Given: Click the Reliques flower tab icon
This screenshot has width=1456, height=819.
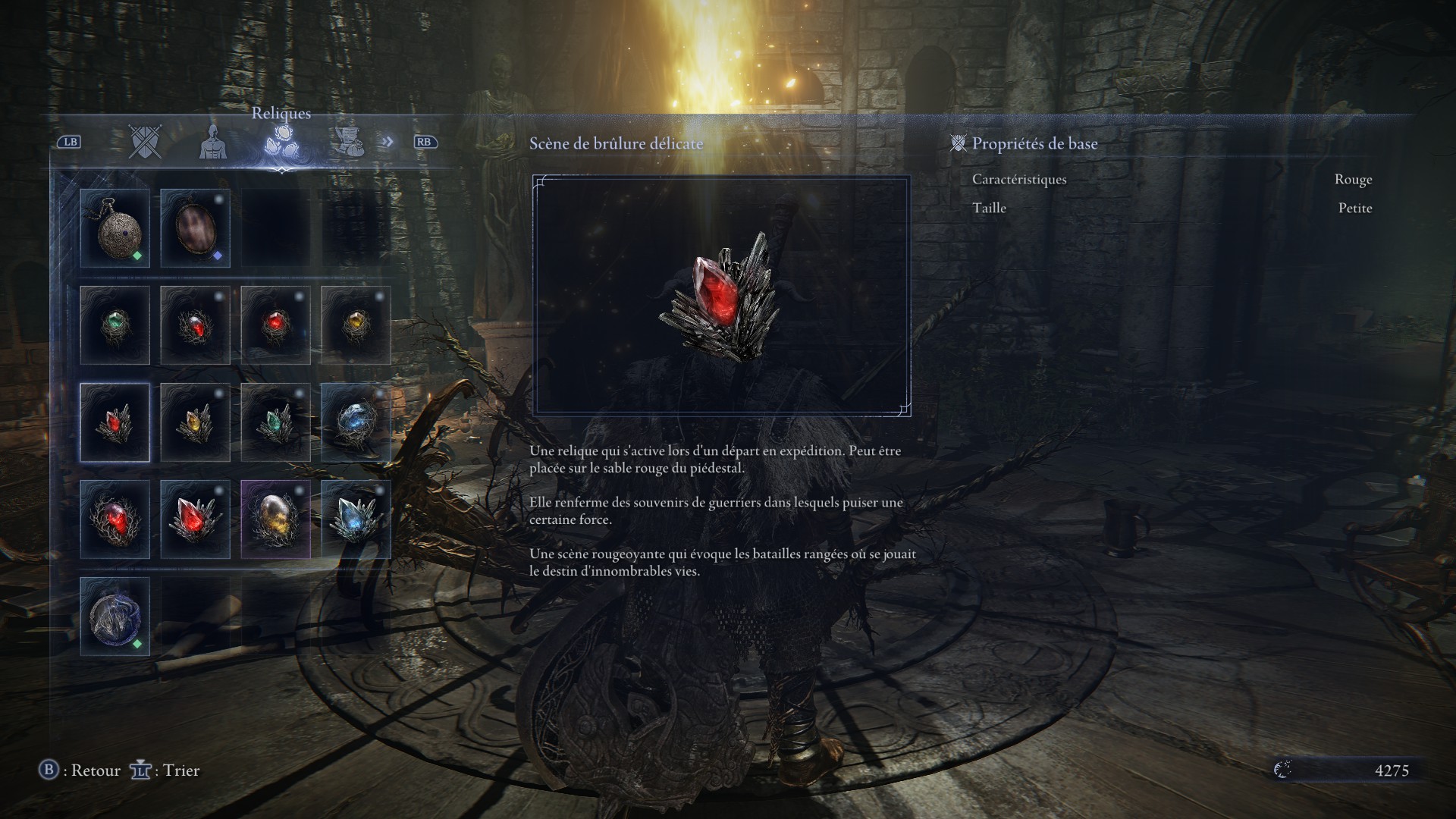Looking at the screenshot, I should tap(281, 143).
